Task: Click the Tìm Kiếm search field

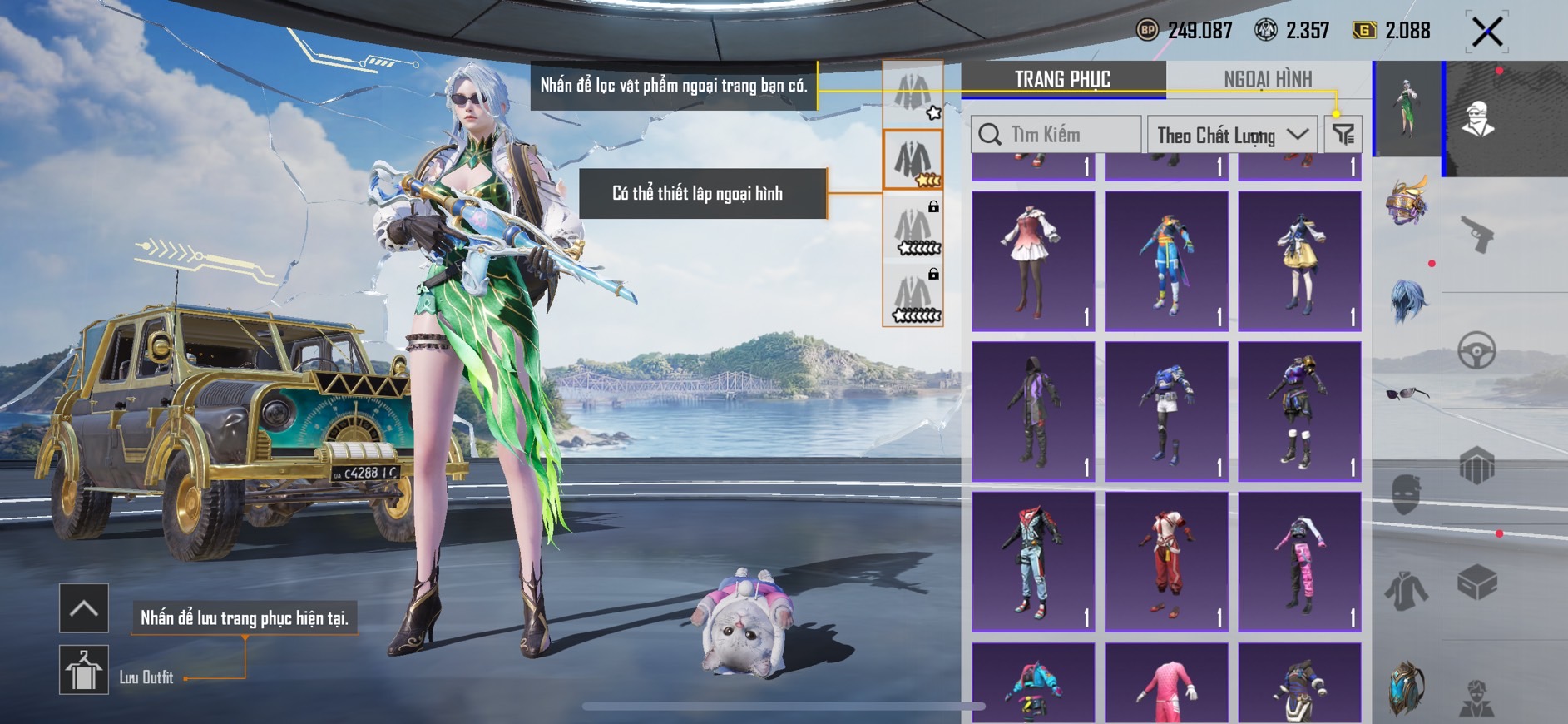Action: 1056,135
